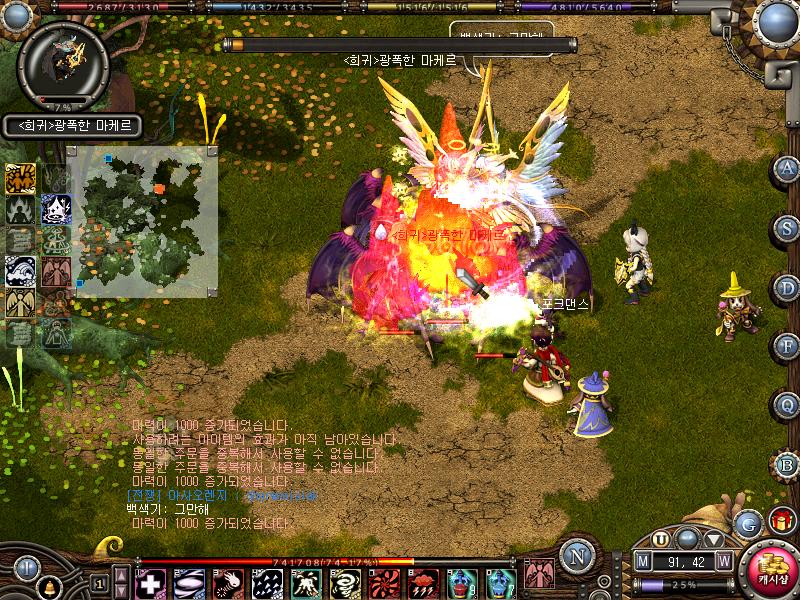Use the white cross heal skill

tap(151, 583)
